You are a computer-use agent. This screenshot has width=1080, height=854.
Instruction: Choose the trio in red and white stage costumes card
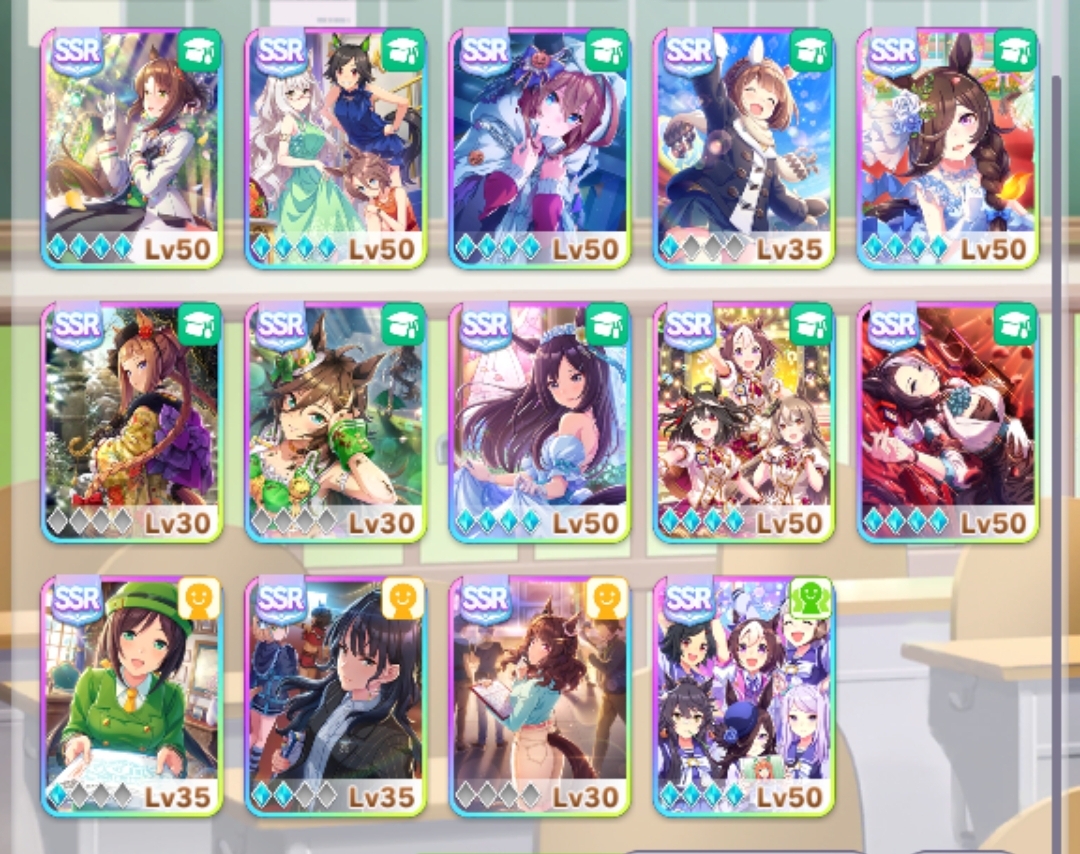tap(744, 422)
